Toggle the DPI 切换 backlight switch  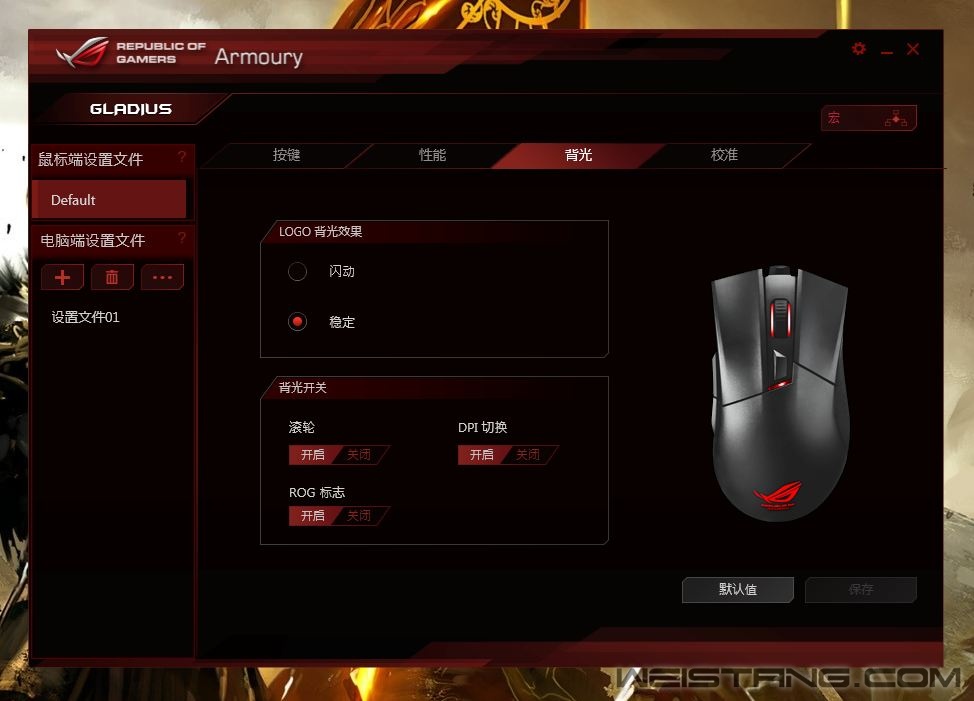pyautogui.click(x=507, y=455)
